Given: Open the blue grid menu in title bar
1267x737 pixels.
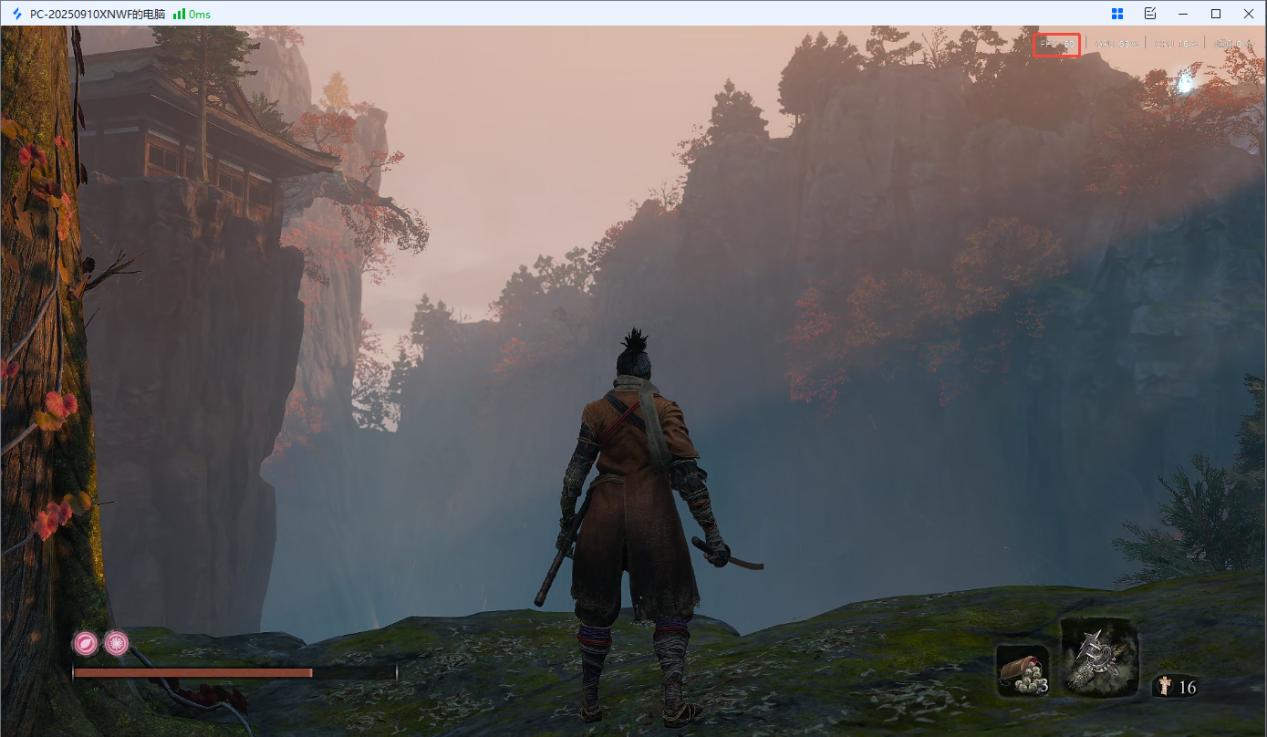Looking at the screenshot, I should [x=1117, y=14].
